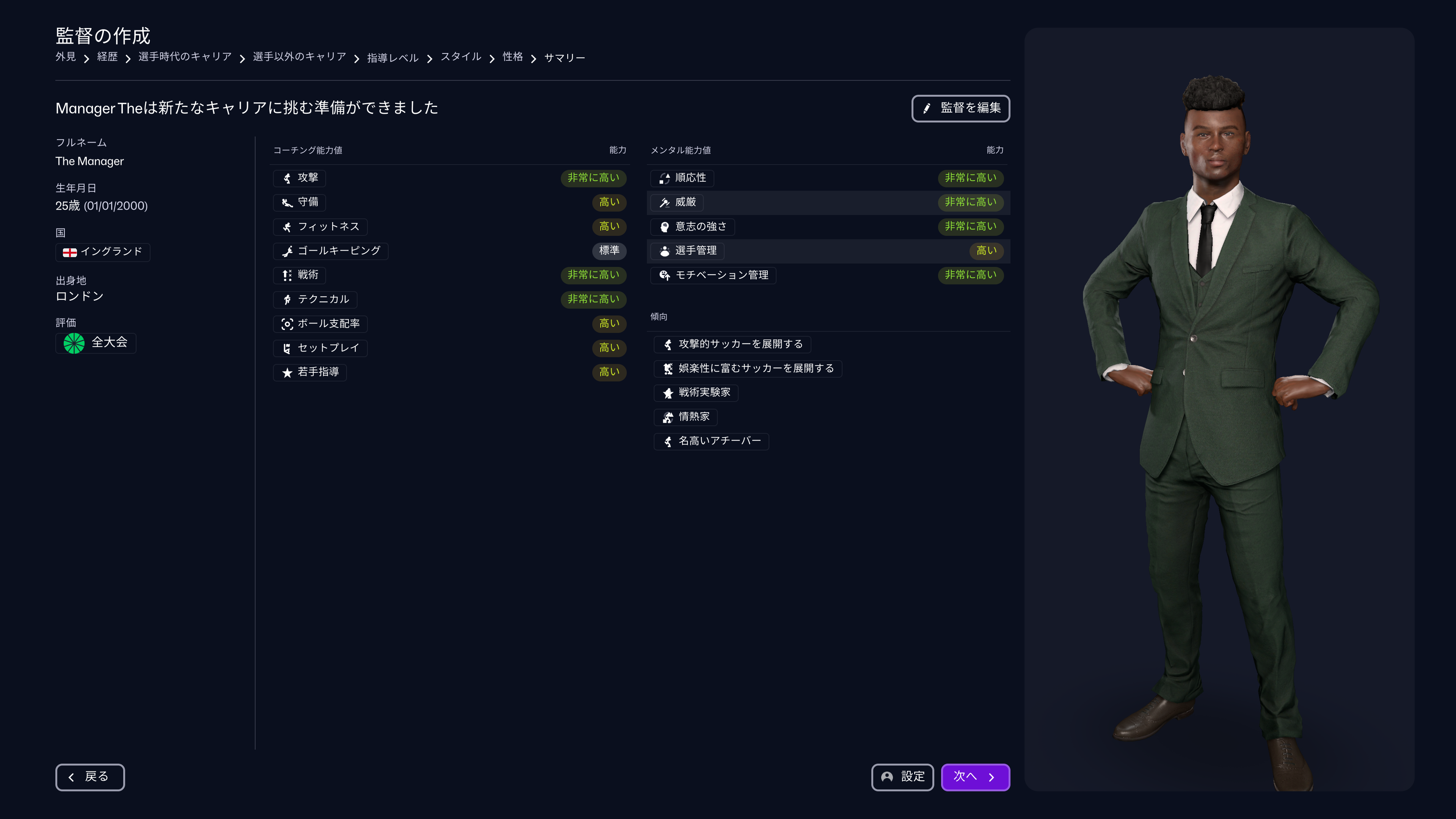This screenshot has width=1456, height=819.
Task: Click the モチベーション管理 globe icon
Action: pyautogui.click(x=665, y=275)
